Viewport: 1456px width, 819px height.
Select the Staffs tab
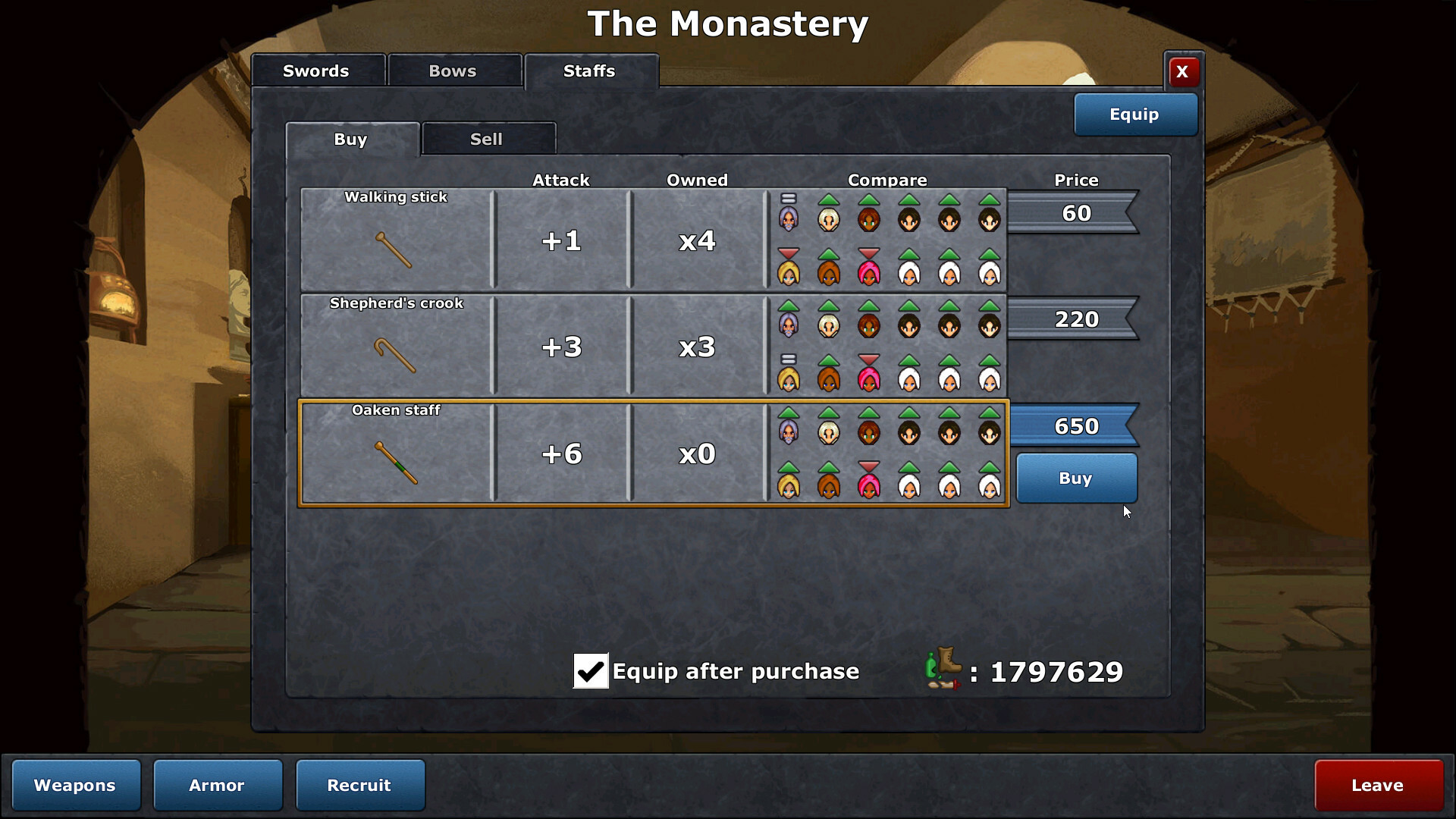(590, 71)
